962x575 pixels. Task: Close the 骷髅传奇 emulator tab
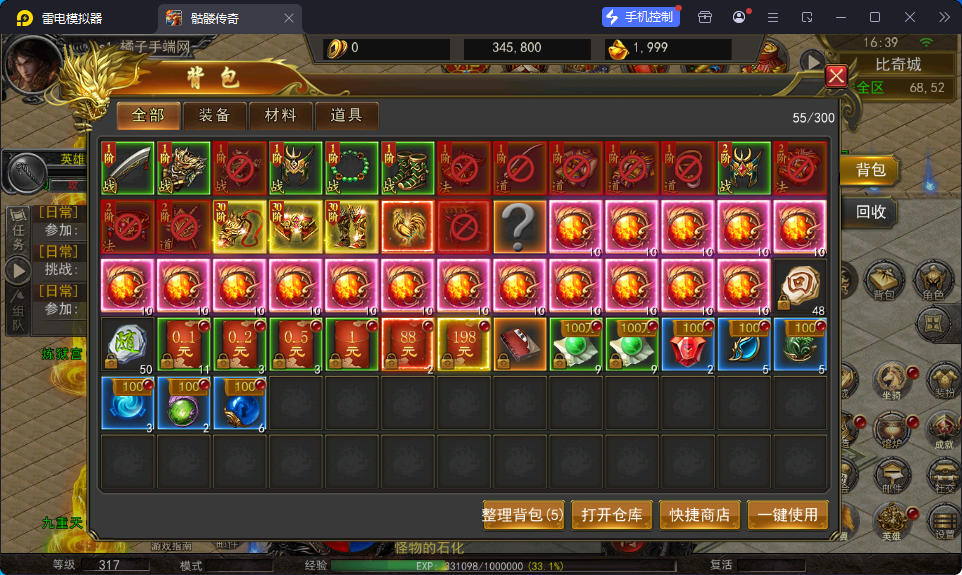(x=290, y=18)
